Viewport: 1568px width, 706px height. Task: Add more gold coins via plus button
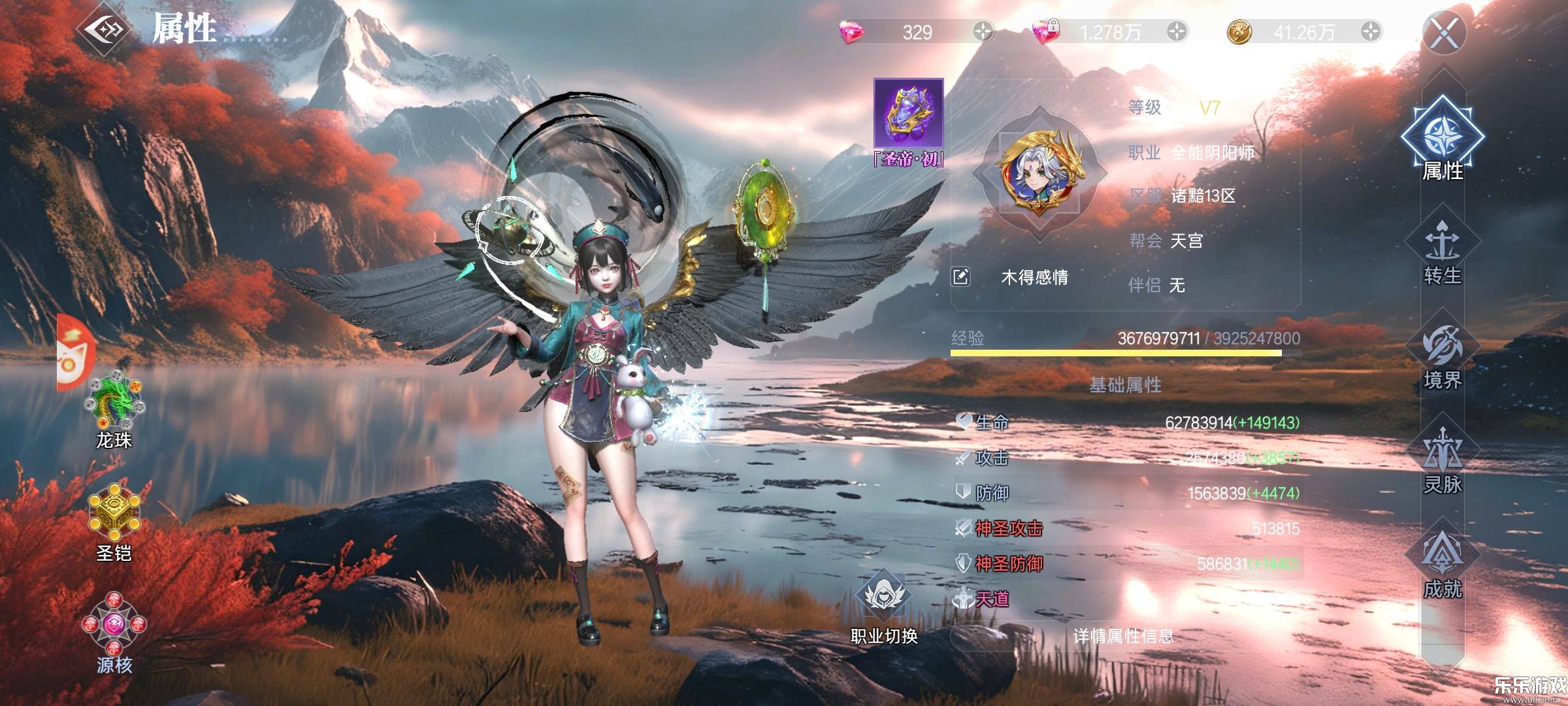coord(1371,31)
